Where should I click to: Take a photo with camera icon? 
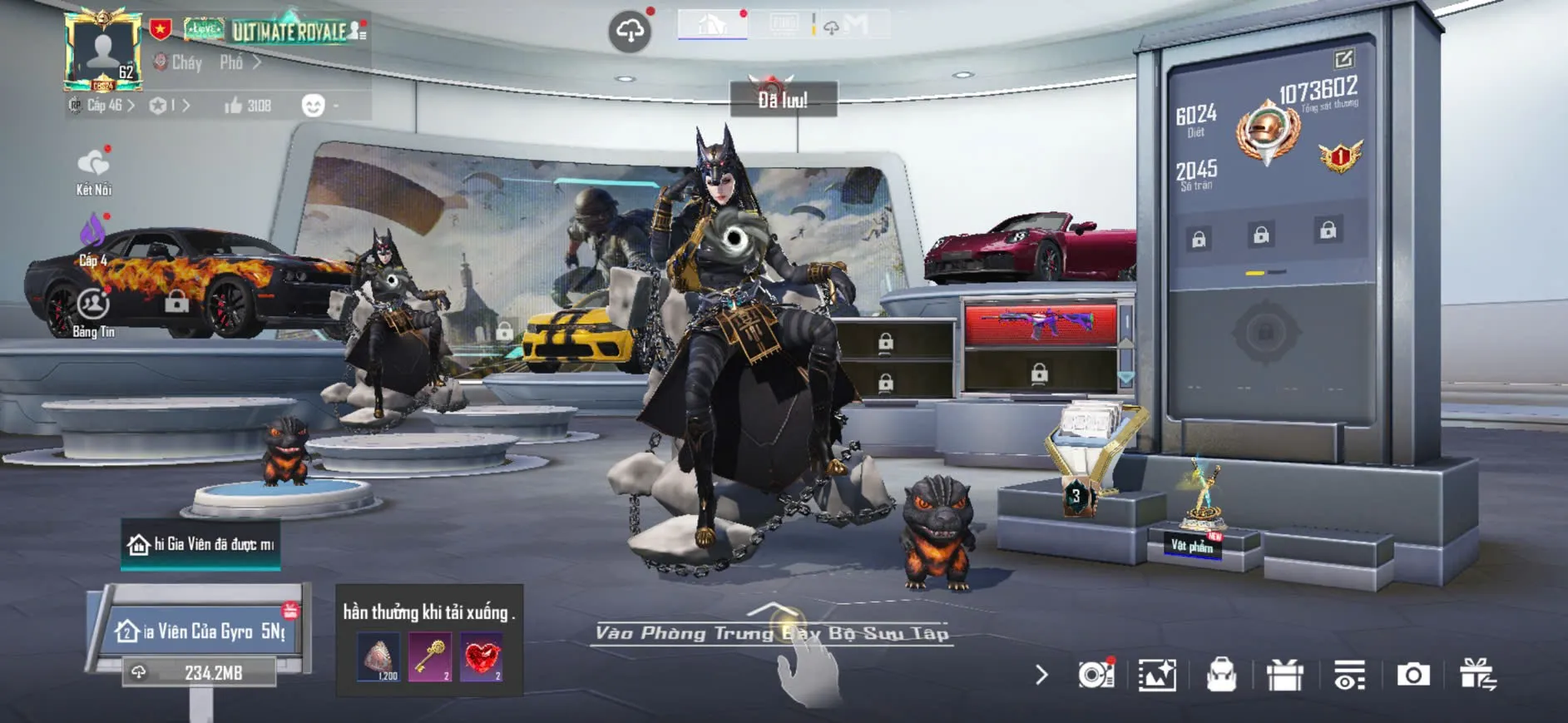[x=1412, y=675]
